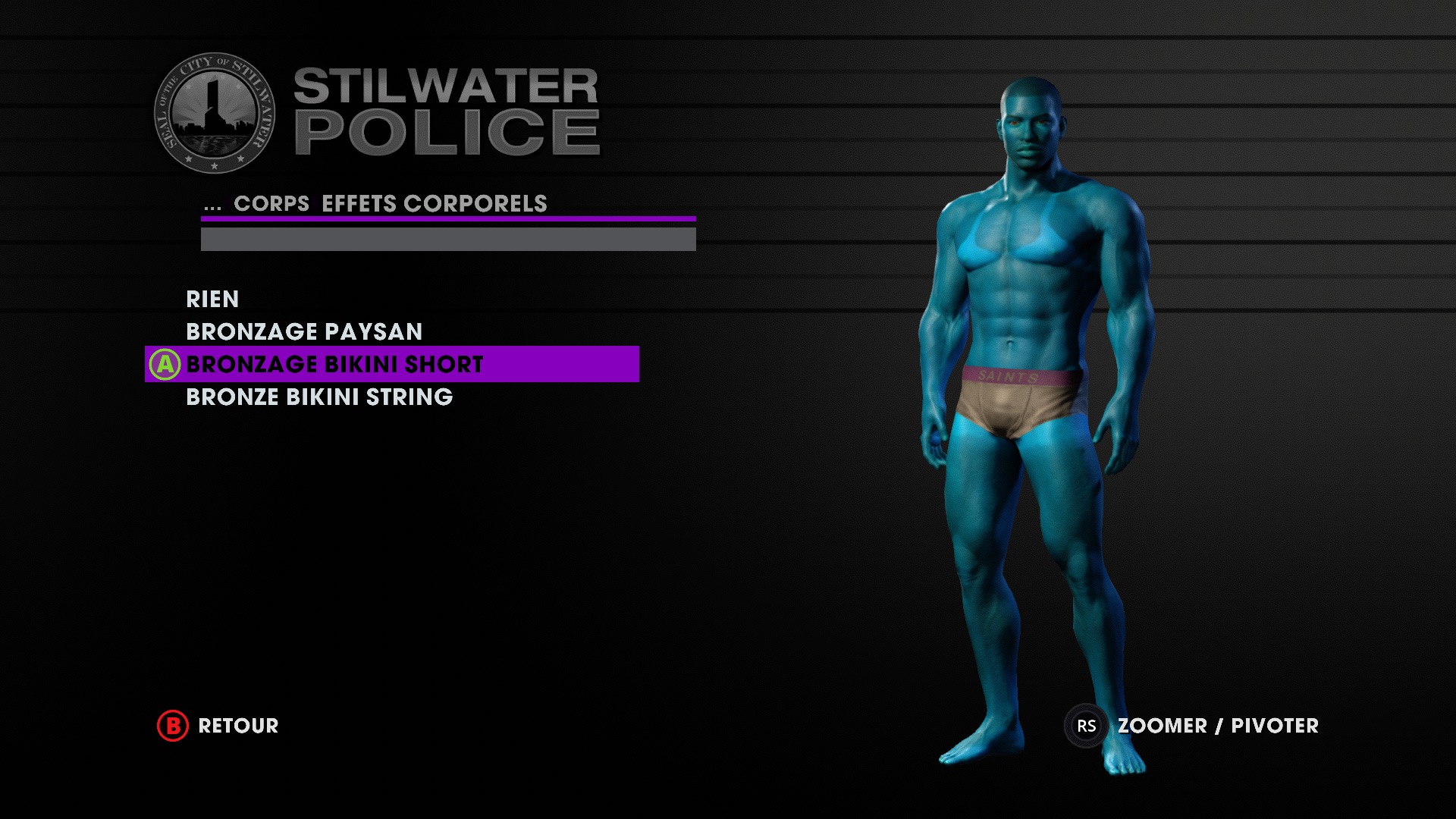
Task: Pick the Bronze Bikini String option
Action: coord(318,397)
